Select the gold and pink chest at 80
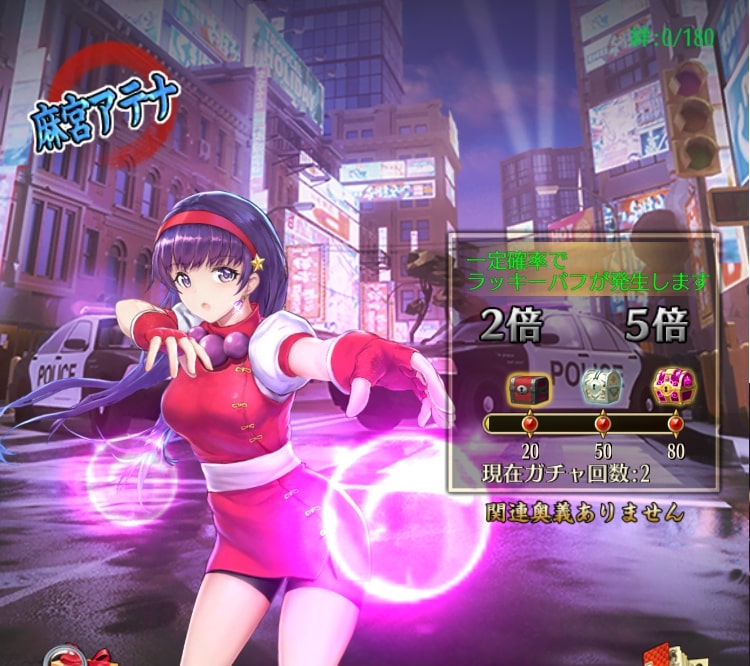750x666 pixels. click(x=673, y=386)
